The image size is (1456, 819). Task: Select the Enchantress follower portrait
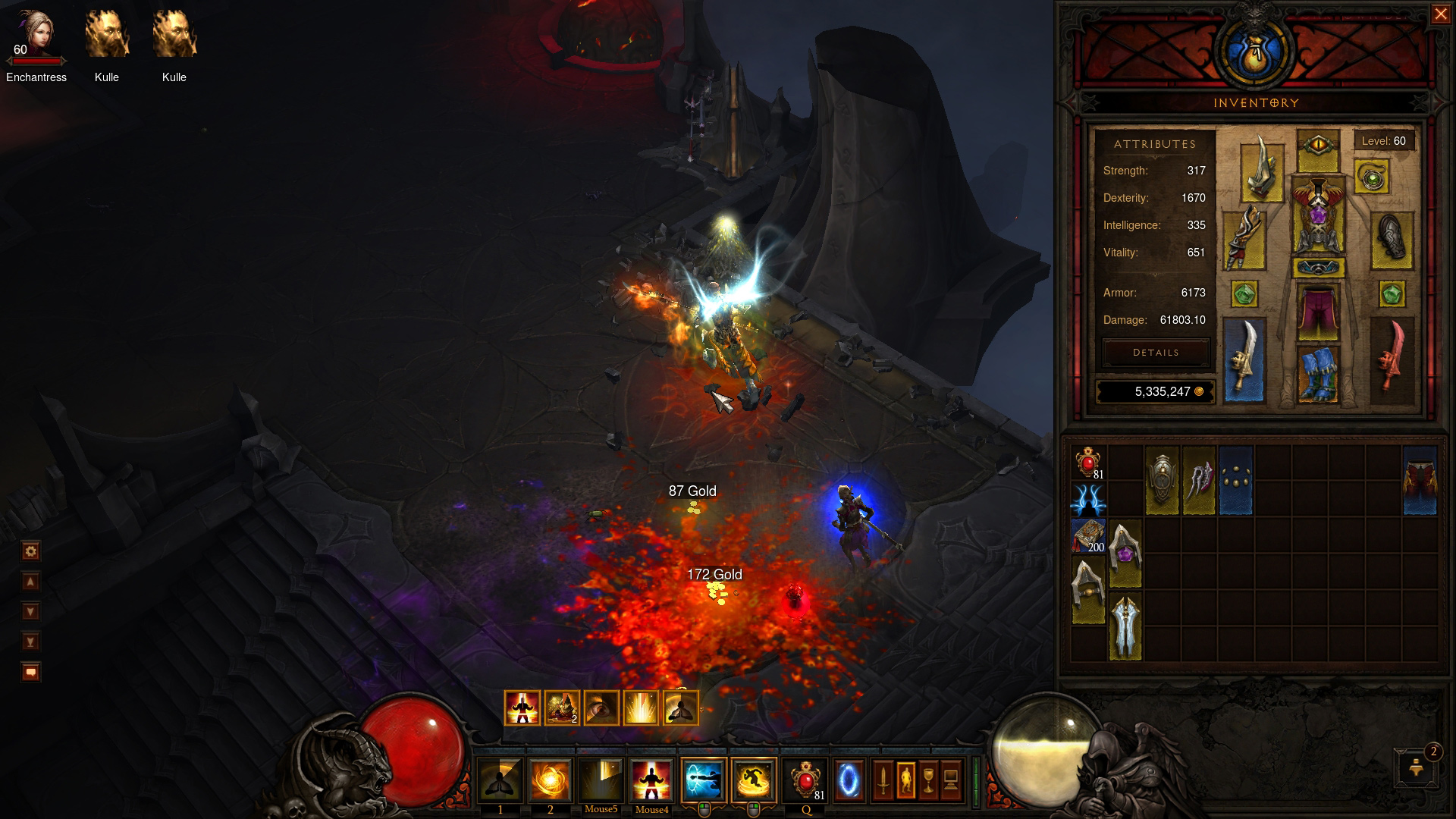pyautogui.click(x=36, y=36)
